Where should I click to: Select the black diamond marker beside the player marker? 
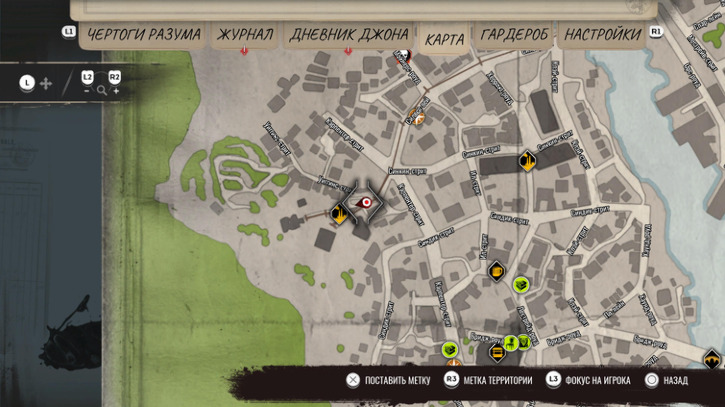338,212
